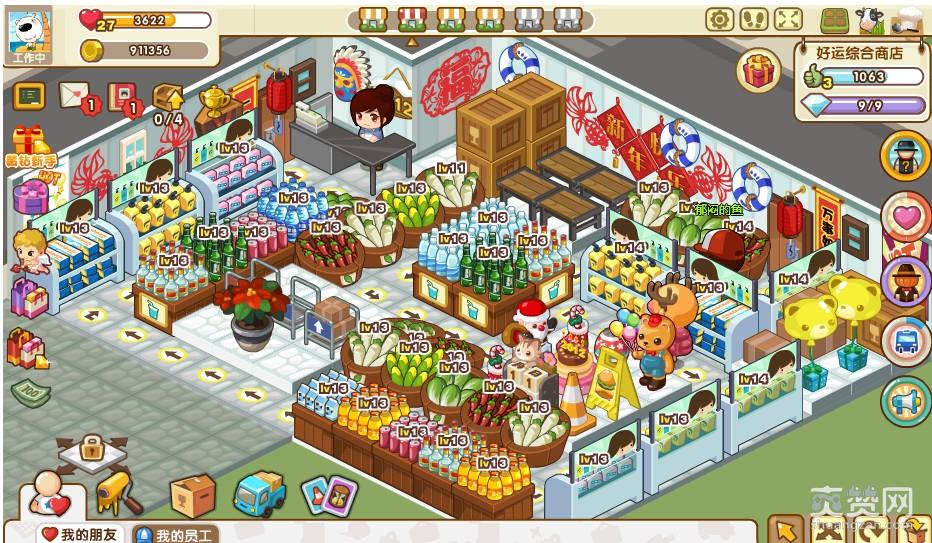Toggle the fullscreen arrows button
The height and width of the screenshot is (543, 932).
(x=788, y=19)
